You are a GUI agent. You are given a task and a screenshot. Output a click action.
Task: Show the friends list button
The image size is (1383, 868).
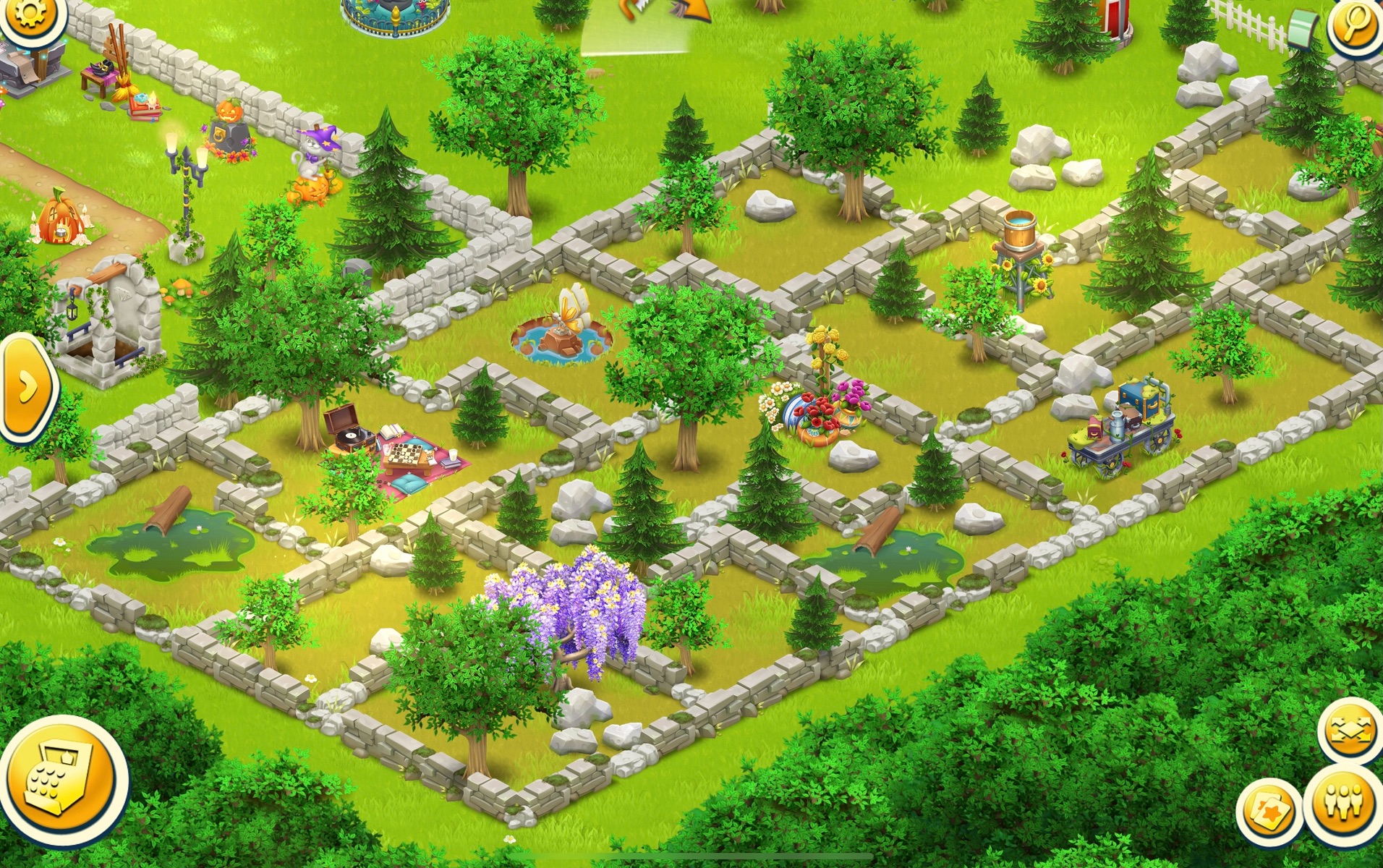[x=1345, y=804]
